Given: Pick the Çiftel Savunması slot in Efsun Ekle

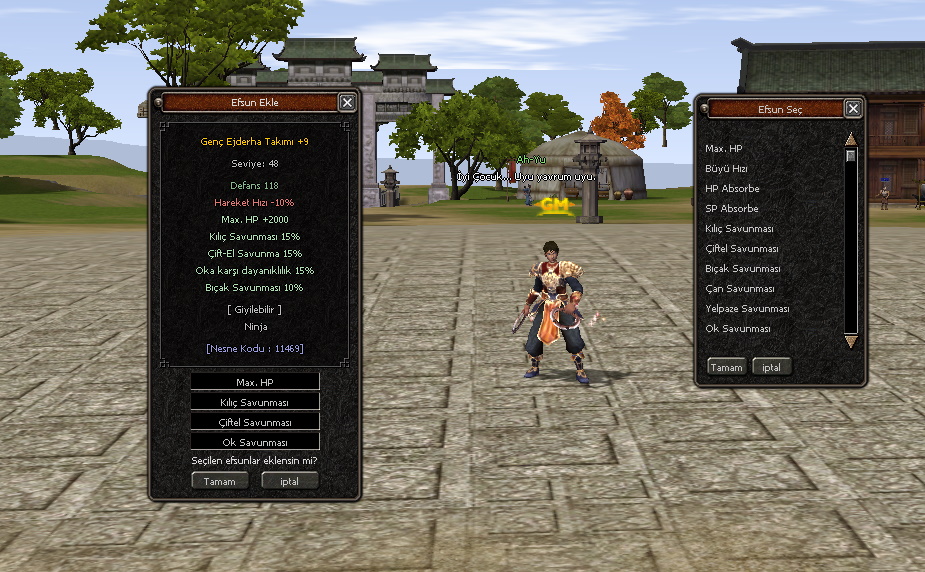Looking at the screenshot, I should (x=255, y=422).
